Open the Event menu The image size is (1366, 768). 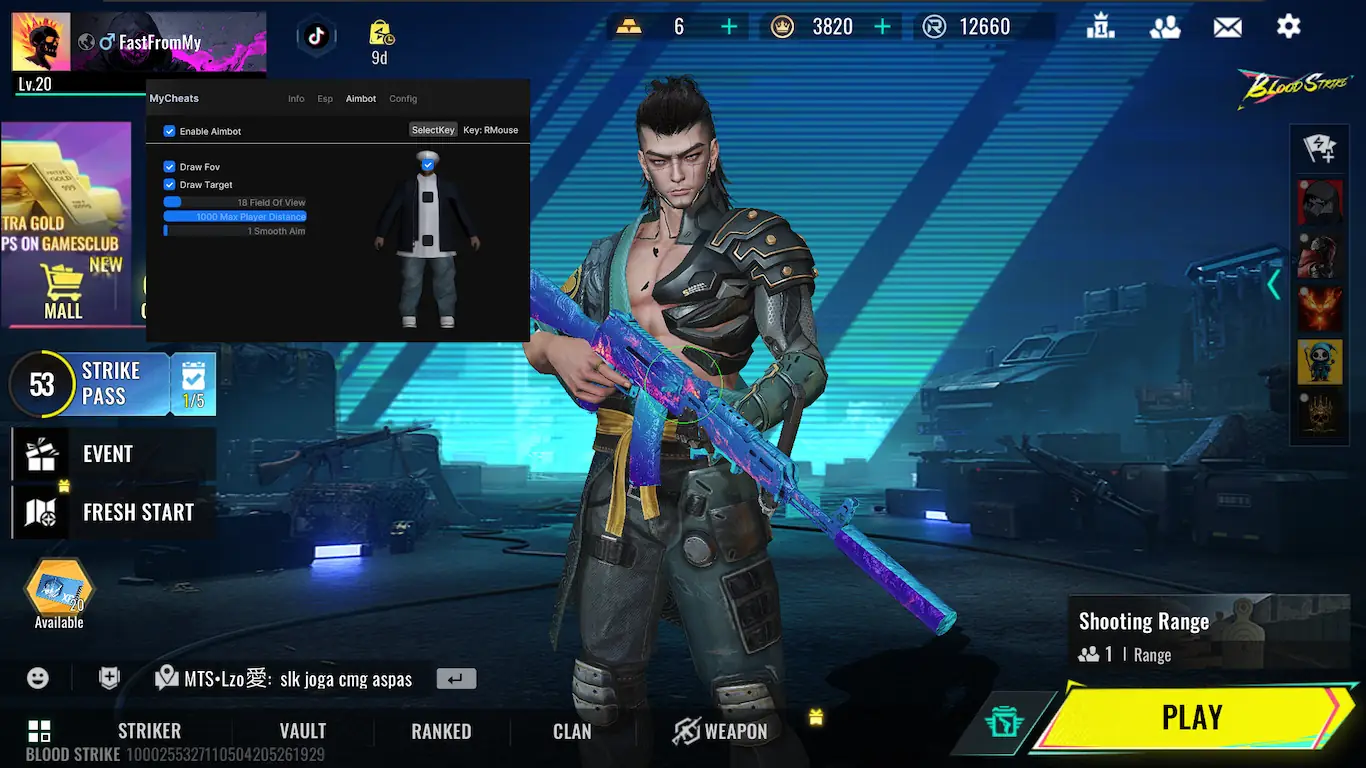(x=108, y=454)
